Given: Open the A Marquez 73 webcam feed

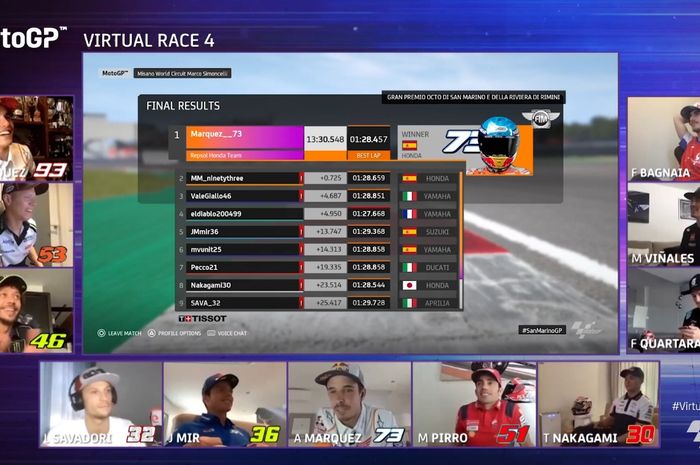Looking at the screenshot, I should 349,403.
